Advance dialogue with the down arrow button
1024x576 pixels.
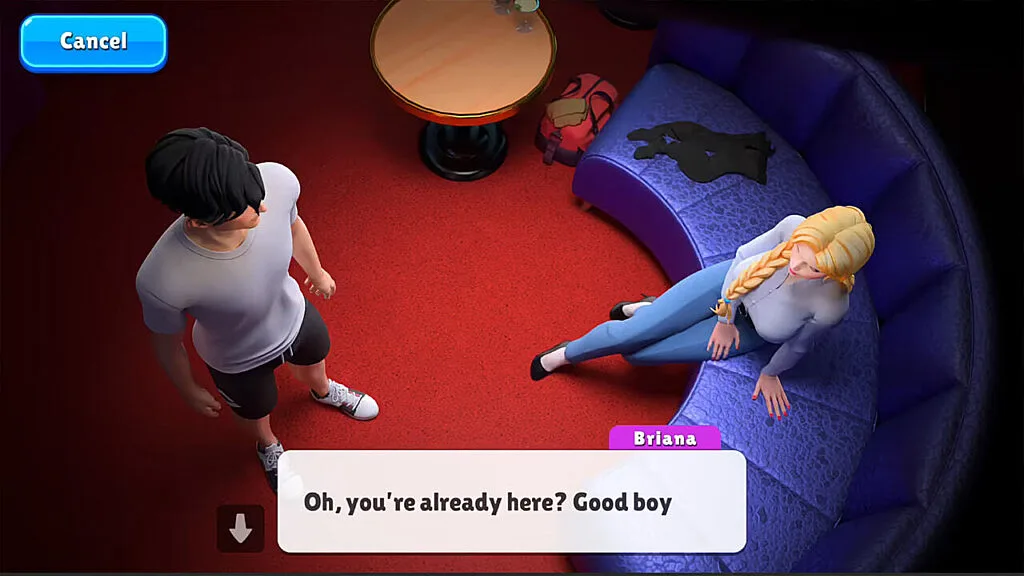(240, 529)
